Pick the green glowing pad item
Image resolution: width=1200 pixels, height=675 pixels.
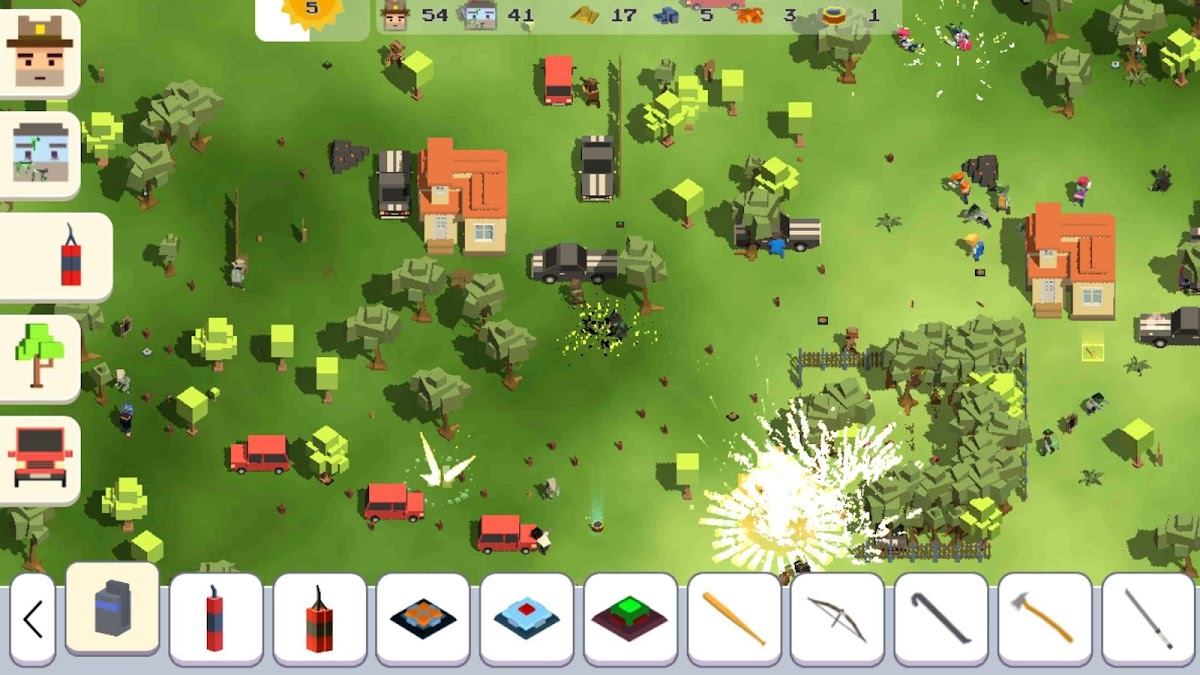[630, 619]
